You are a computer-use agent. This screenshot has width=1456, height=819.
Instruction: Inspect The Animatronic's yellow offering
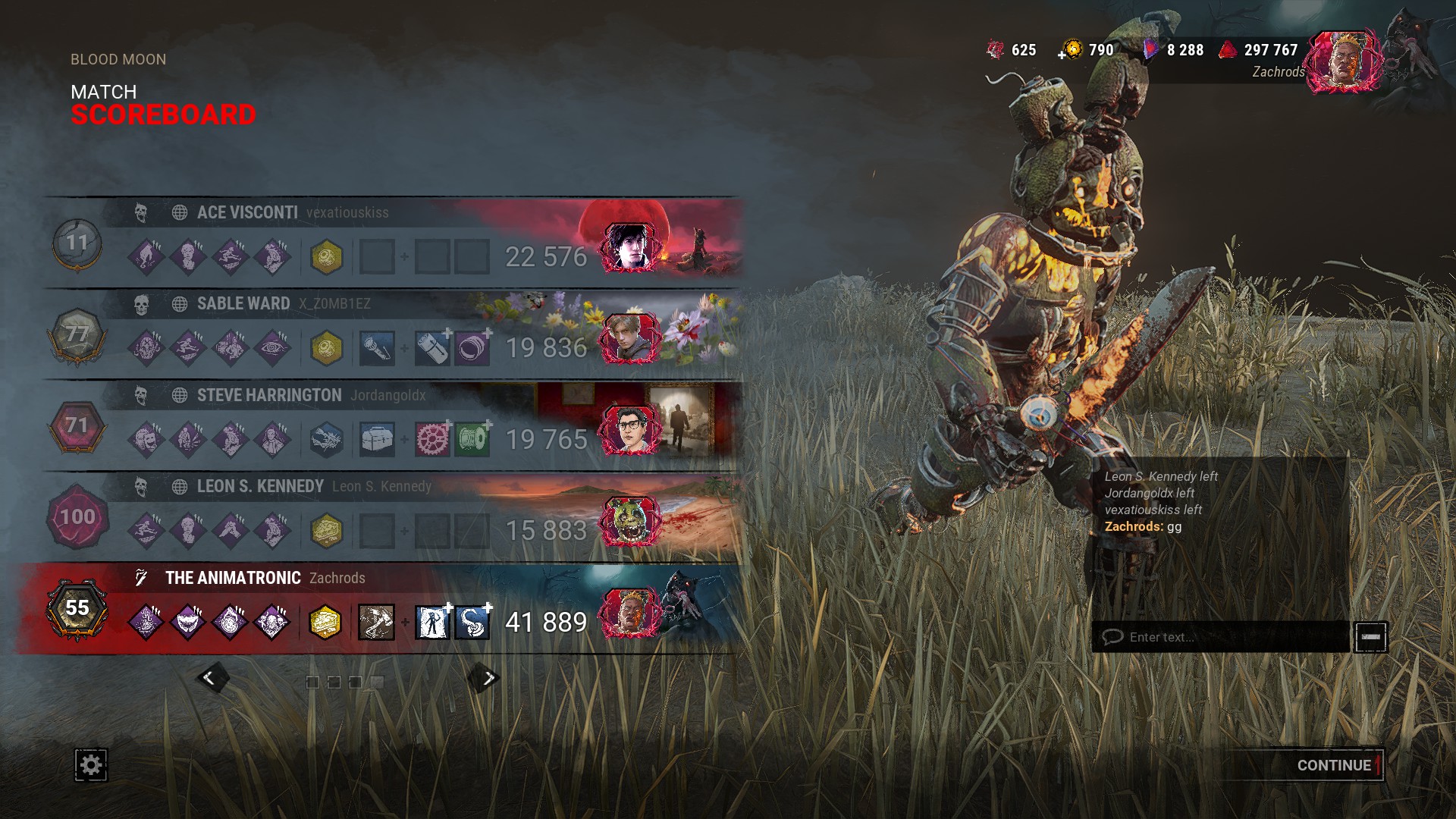(x=325, y=623)
